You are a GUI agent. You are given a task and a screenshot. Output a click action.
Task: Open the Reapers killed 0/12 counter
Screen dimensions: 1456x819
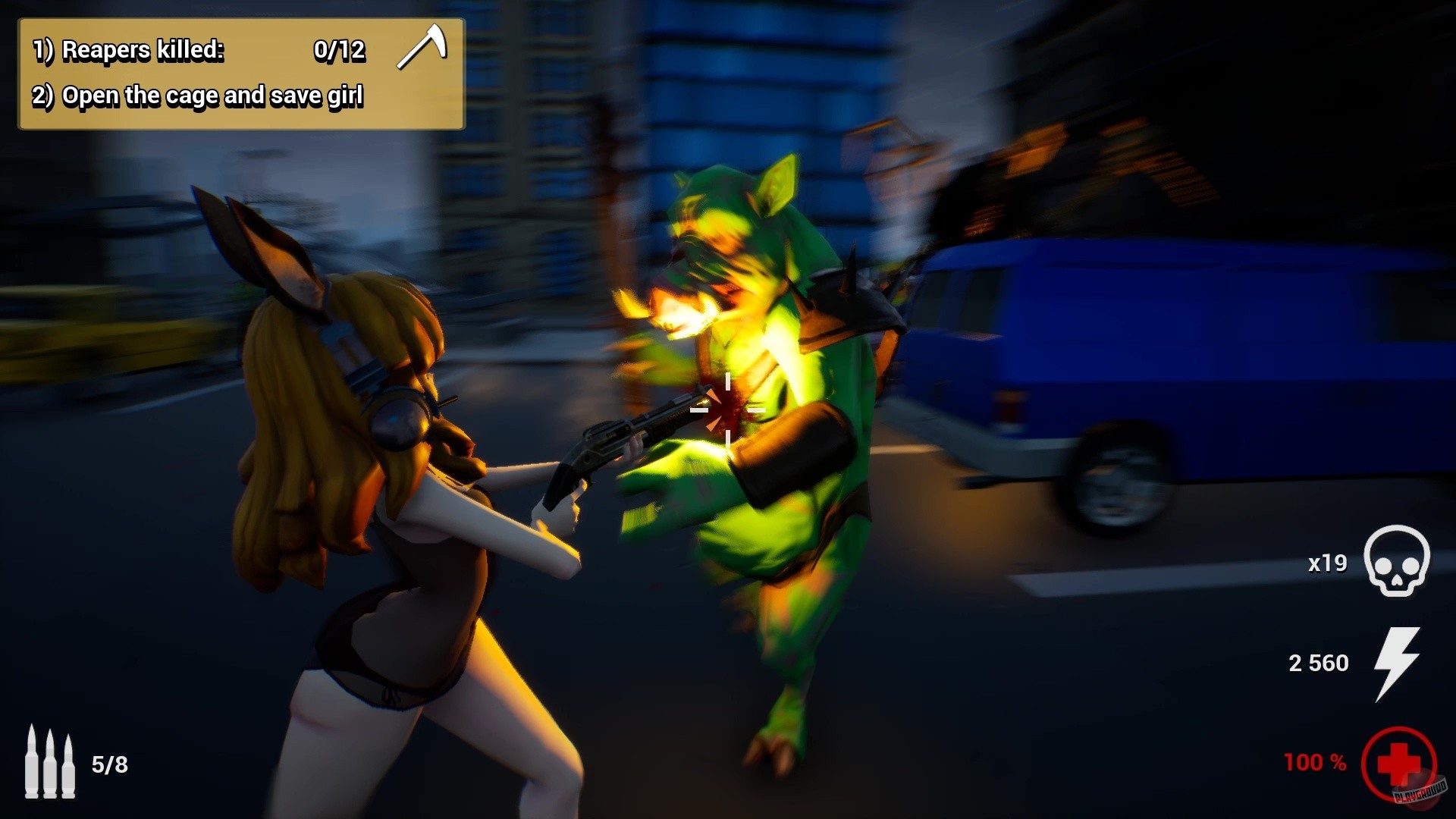coord(340,51)
